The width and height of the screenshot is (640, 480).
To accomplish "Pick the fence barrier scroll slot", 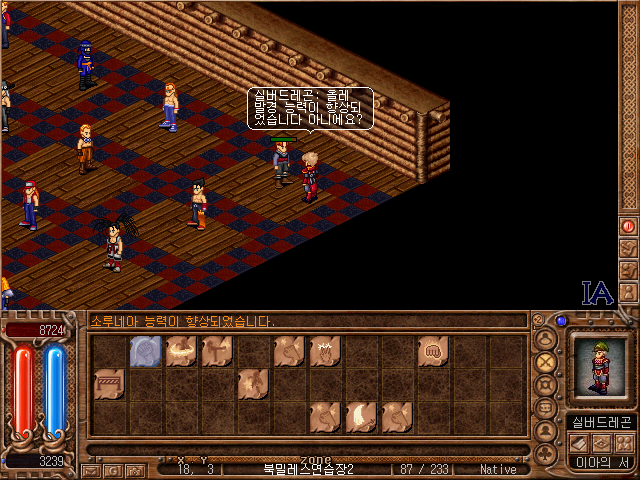I will tap(108, 383).
